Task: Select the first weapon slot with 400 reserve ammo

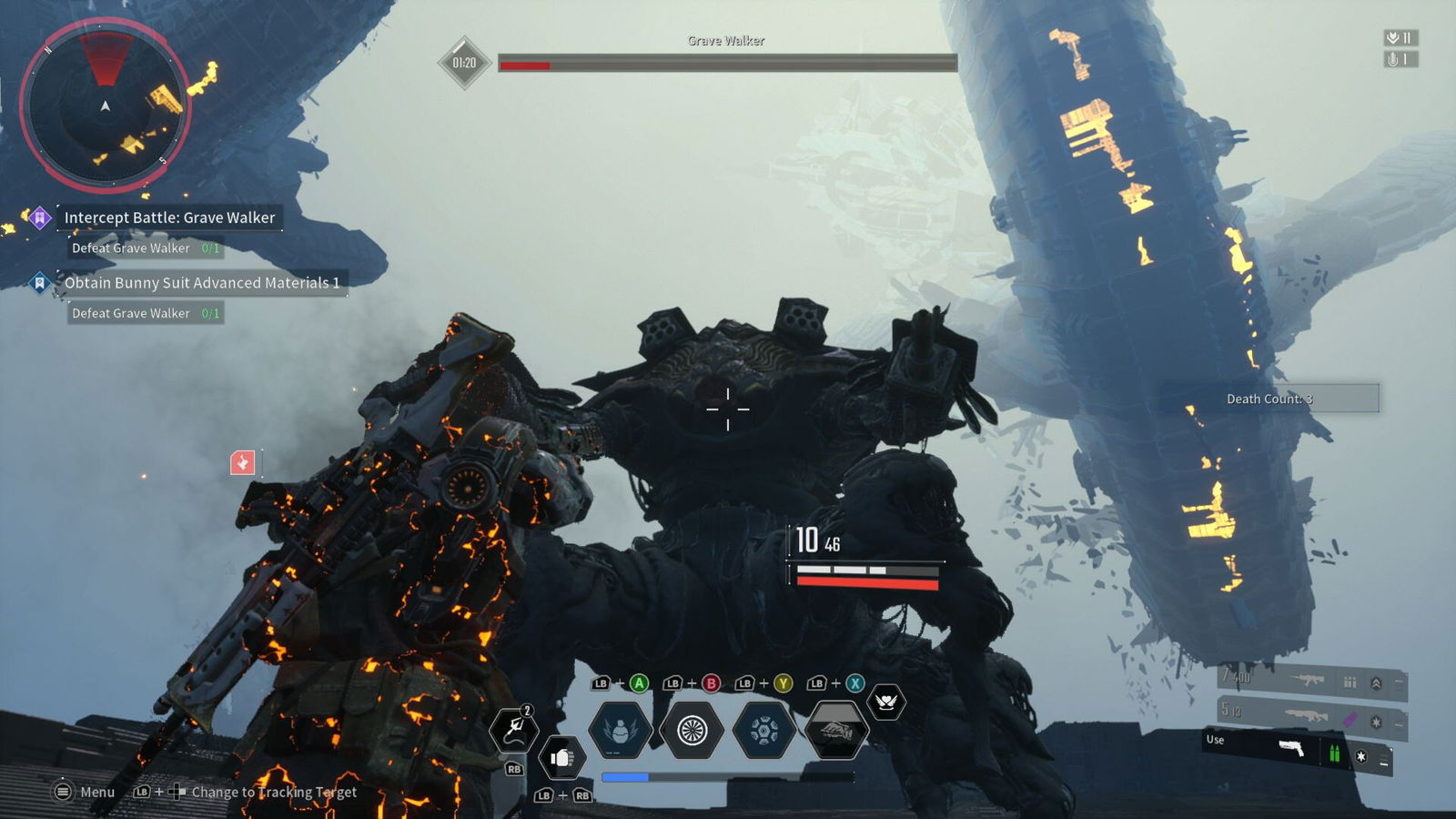Action: click(1311, 681)
